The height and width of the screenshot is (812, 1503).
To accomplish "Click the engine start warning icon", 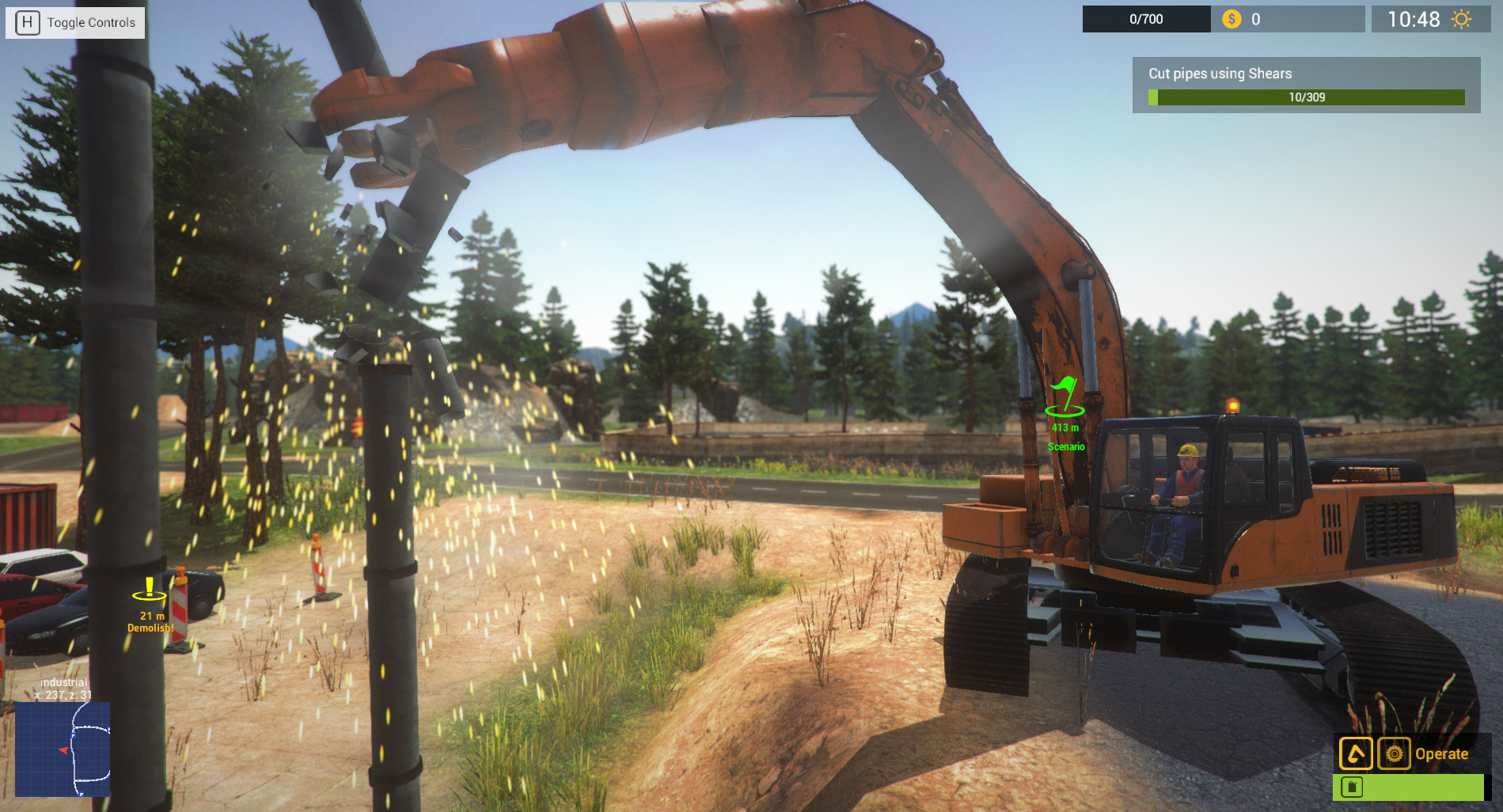I will tap(1354, 753).
